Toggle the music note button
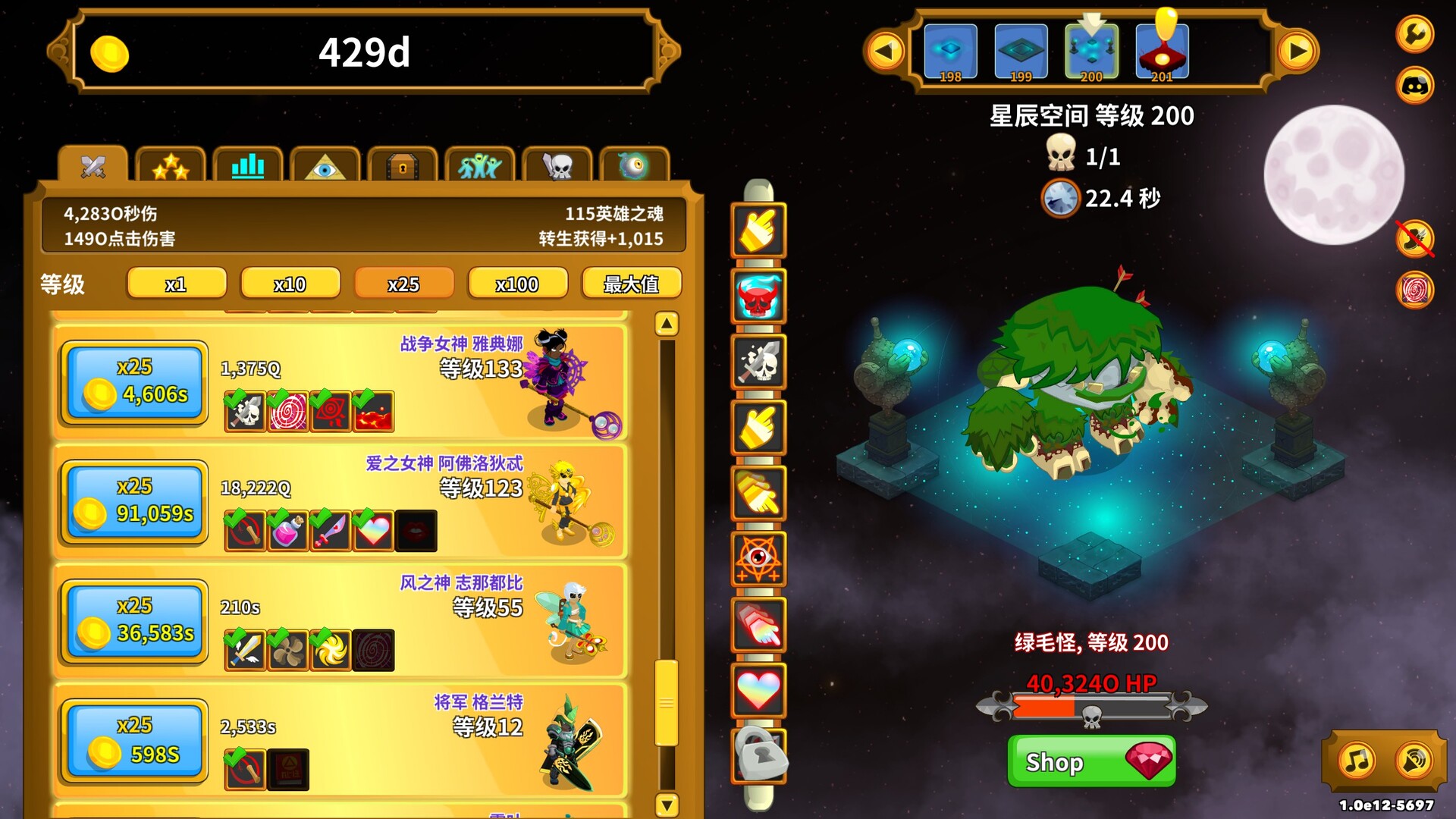 1357,760
